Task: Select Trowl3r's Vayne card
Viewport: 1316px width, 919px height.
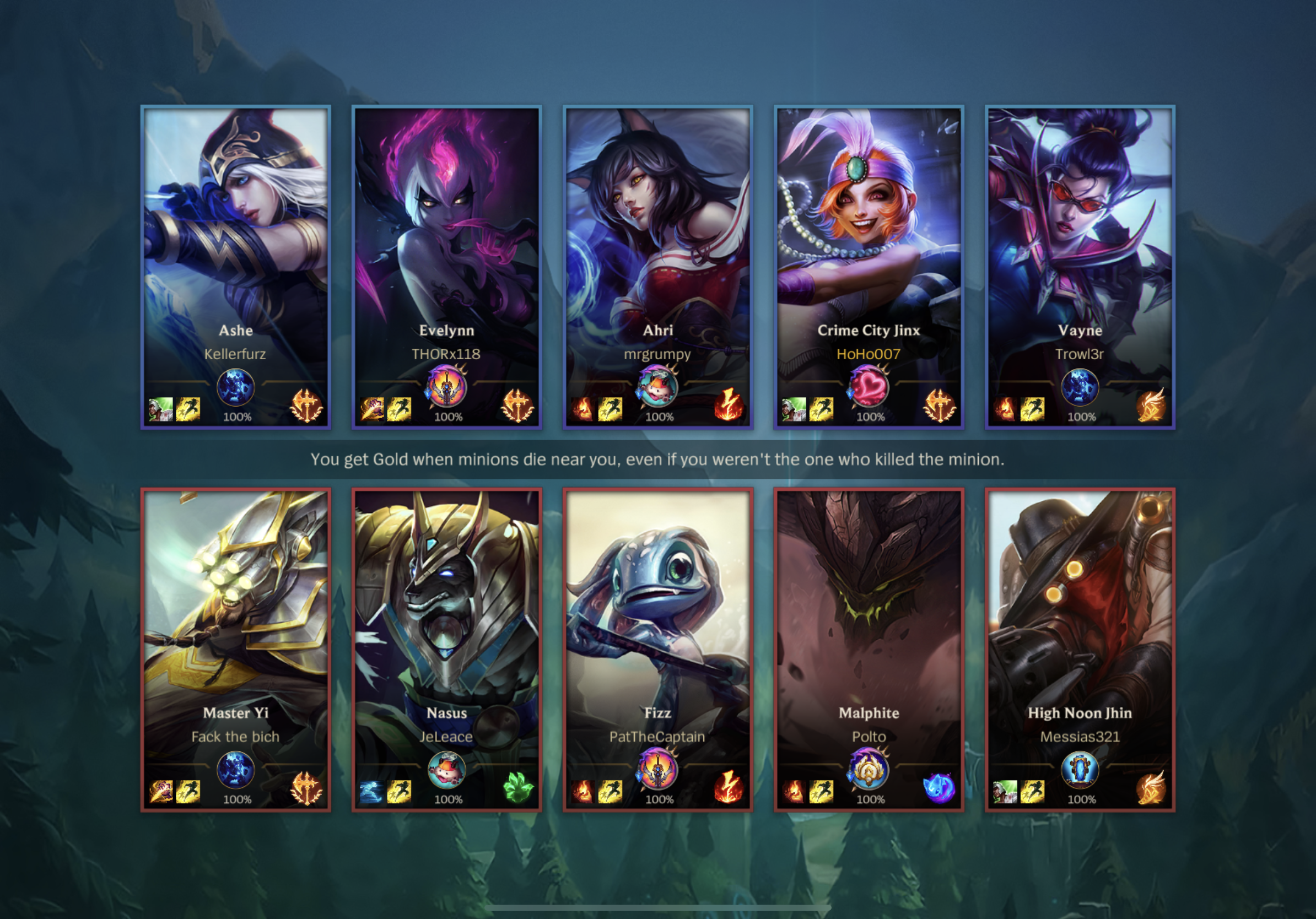Action: 1080,241
